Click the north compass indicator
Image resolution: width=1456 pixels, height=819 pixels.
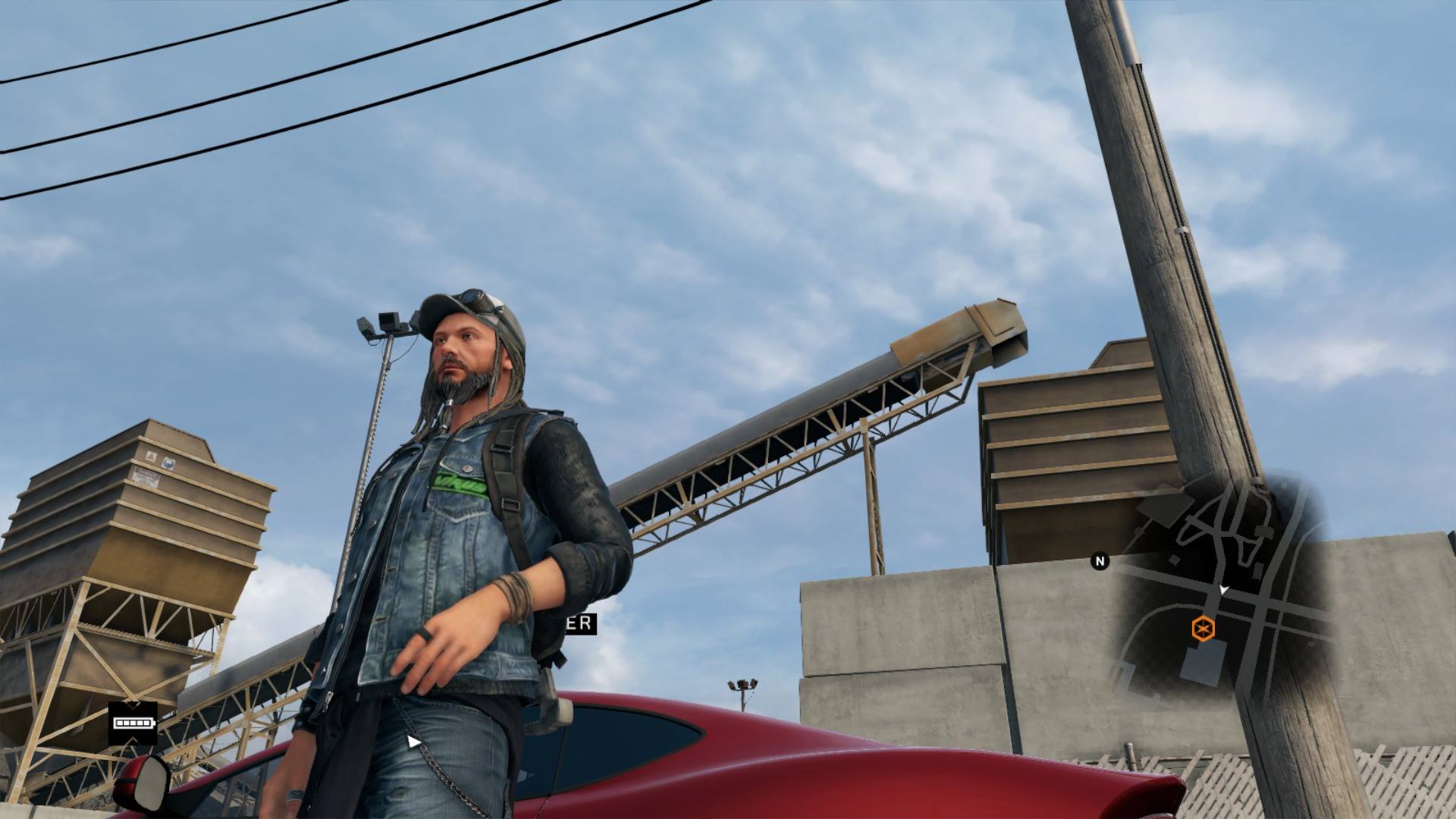coord(1100,561)
